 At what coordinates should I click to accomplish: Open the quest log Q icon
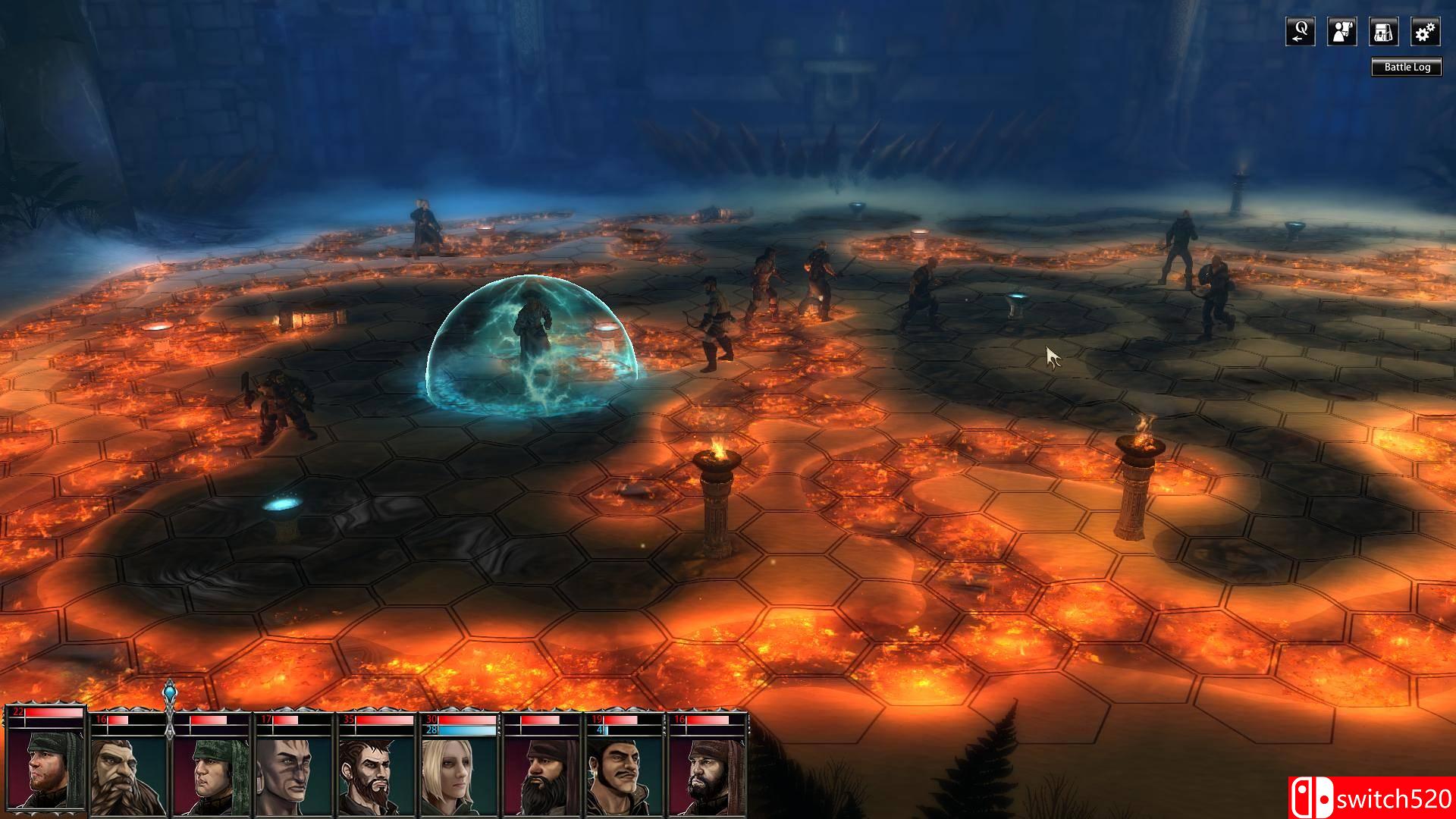1300,32
